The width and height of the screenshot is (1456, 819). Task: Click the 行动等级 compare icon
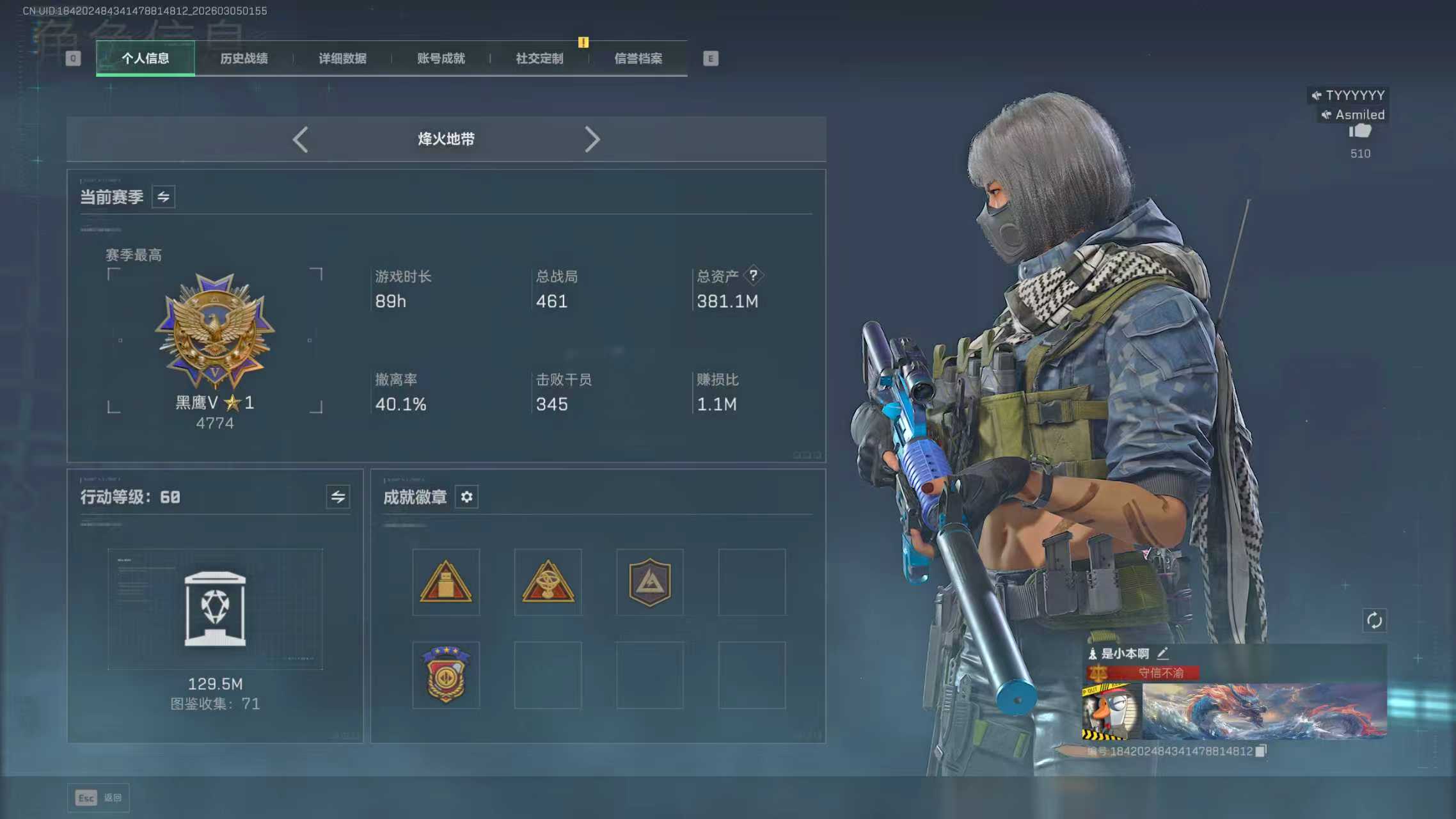tap(339, 497)
